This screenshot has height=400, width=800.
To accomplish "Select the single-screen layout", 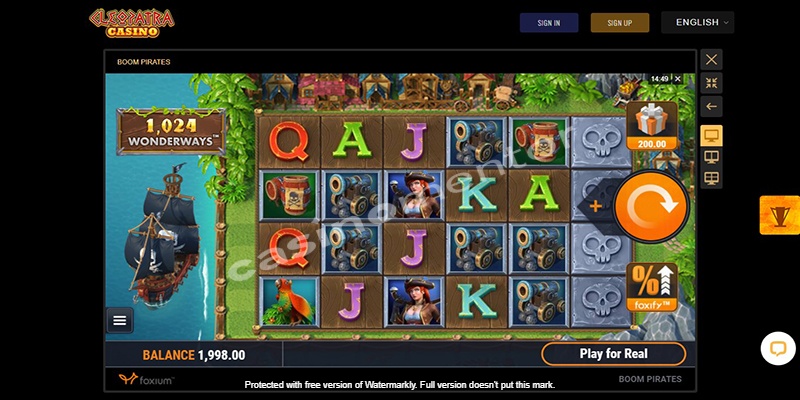I will 711,135.
